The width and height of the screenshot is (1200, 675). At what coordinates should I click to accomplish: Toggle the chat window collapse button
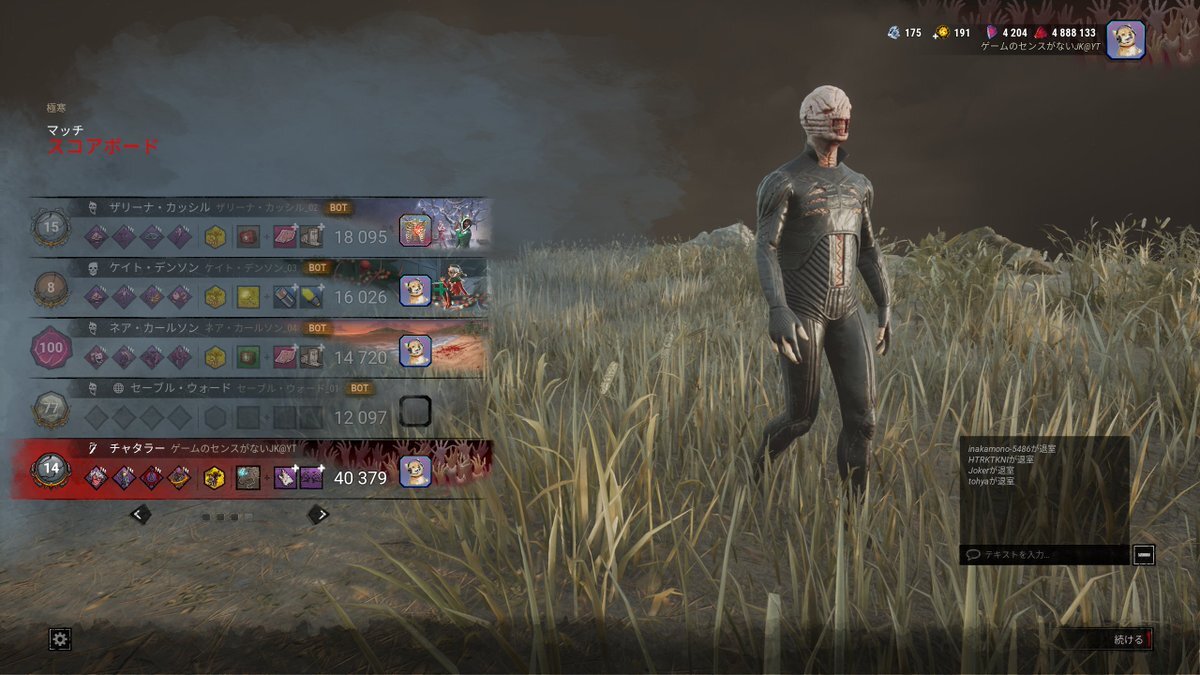[1143, 554]
